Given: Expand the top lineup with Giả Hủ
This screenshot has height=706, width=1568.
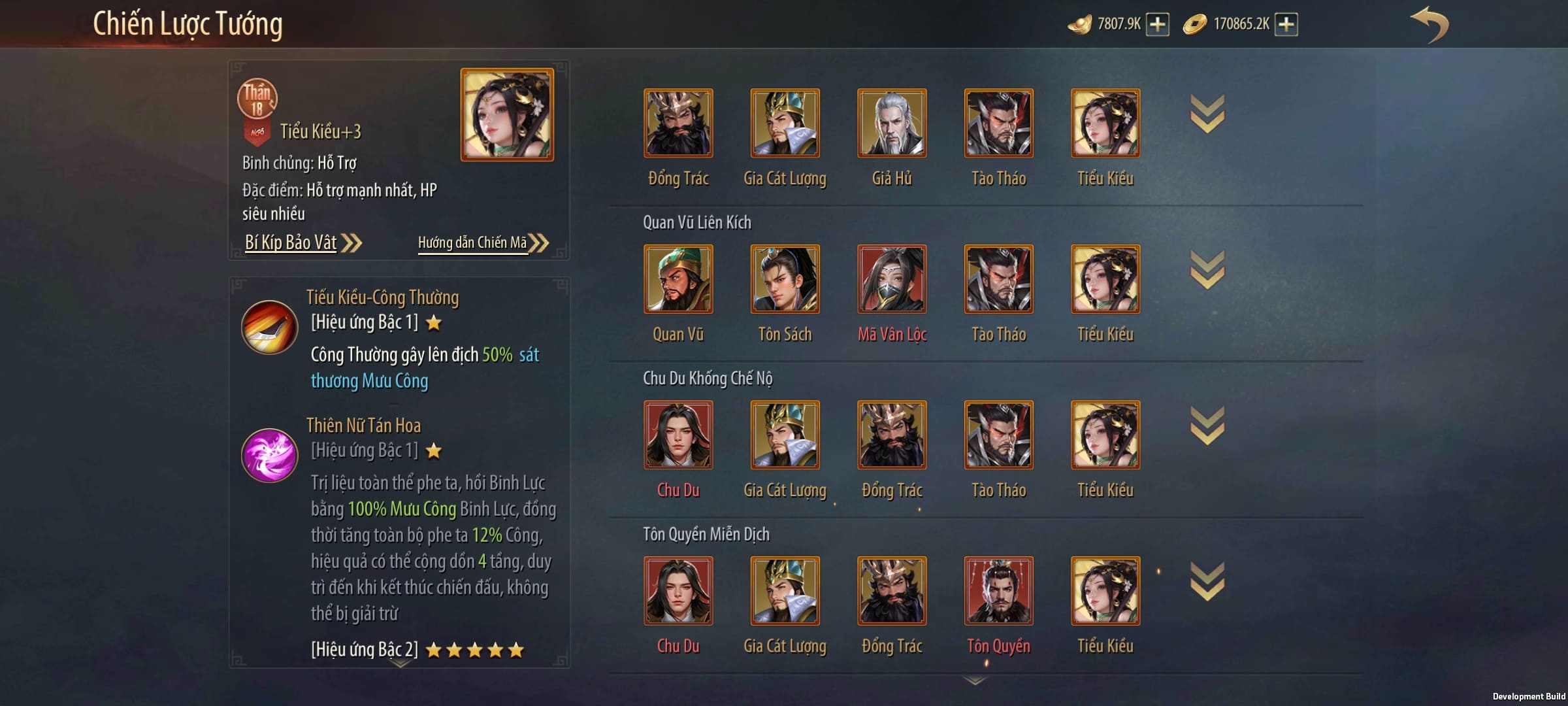Looking at the screenshot, I should coord(1207,114).
